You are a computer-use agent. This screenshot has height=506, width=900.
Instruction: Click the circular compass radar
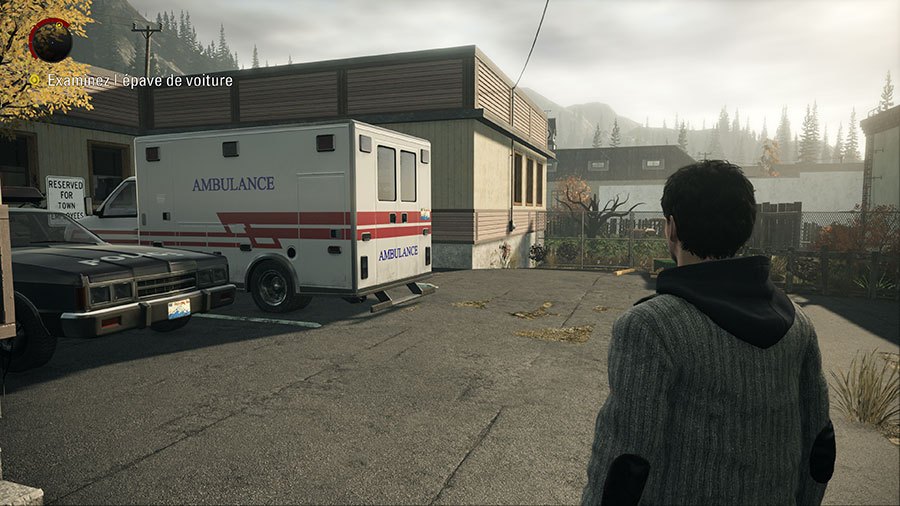pos(50,40)
